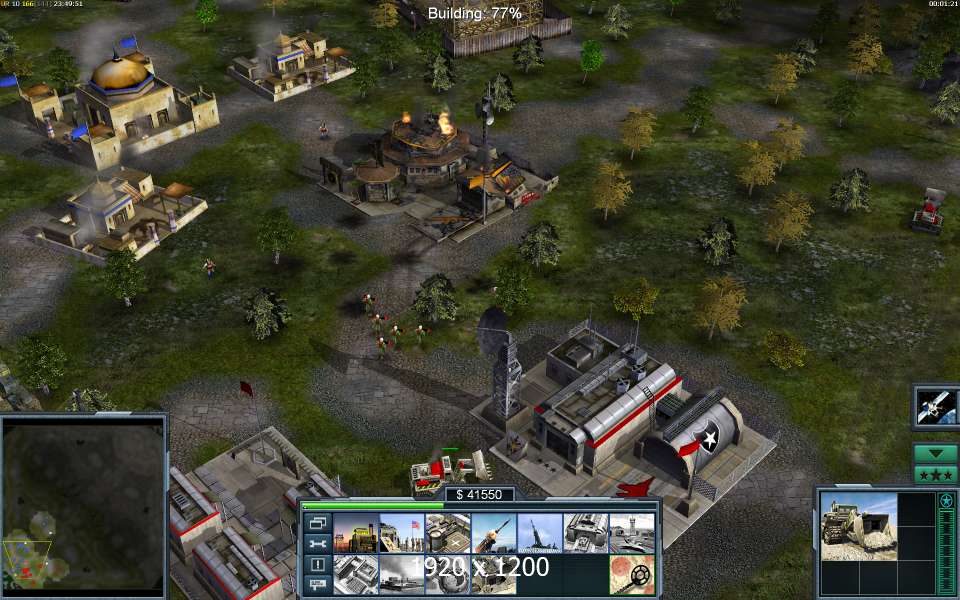Collapse the panel with the down-arrow button
Screen dimensions: 960x600
pyautogui.click(x=935, y=453)
